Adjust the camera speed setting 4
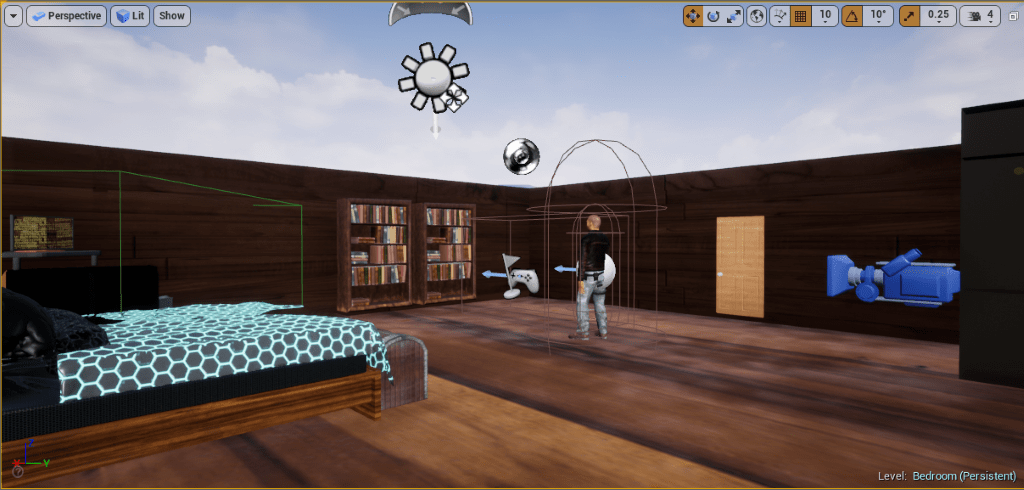Screen dimensions: 1024x490 979,16
